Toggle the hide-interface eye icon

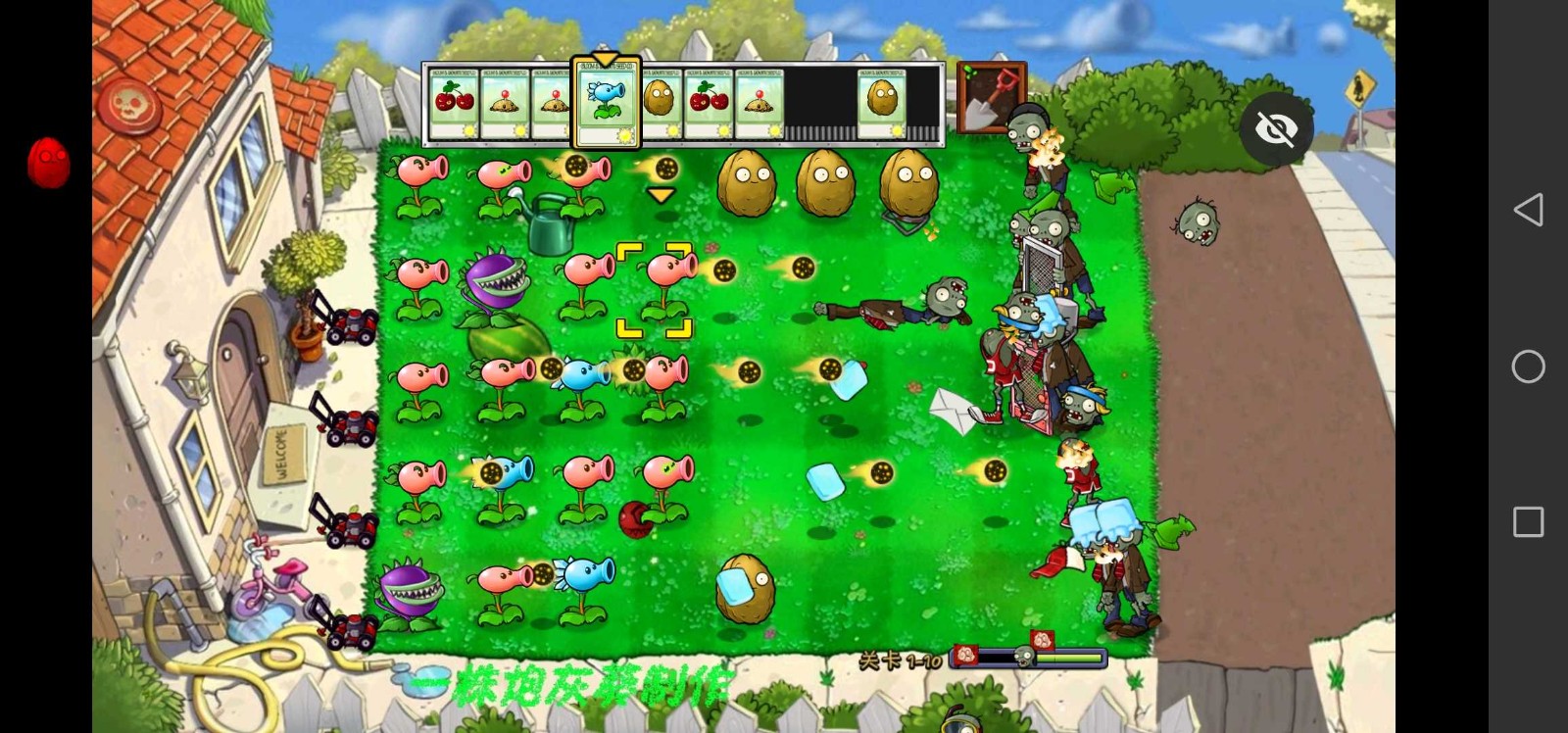[1275, 128]
